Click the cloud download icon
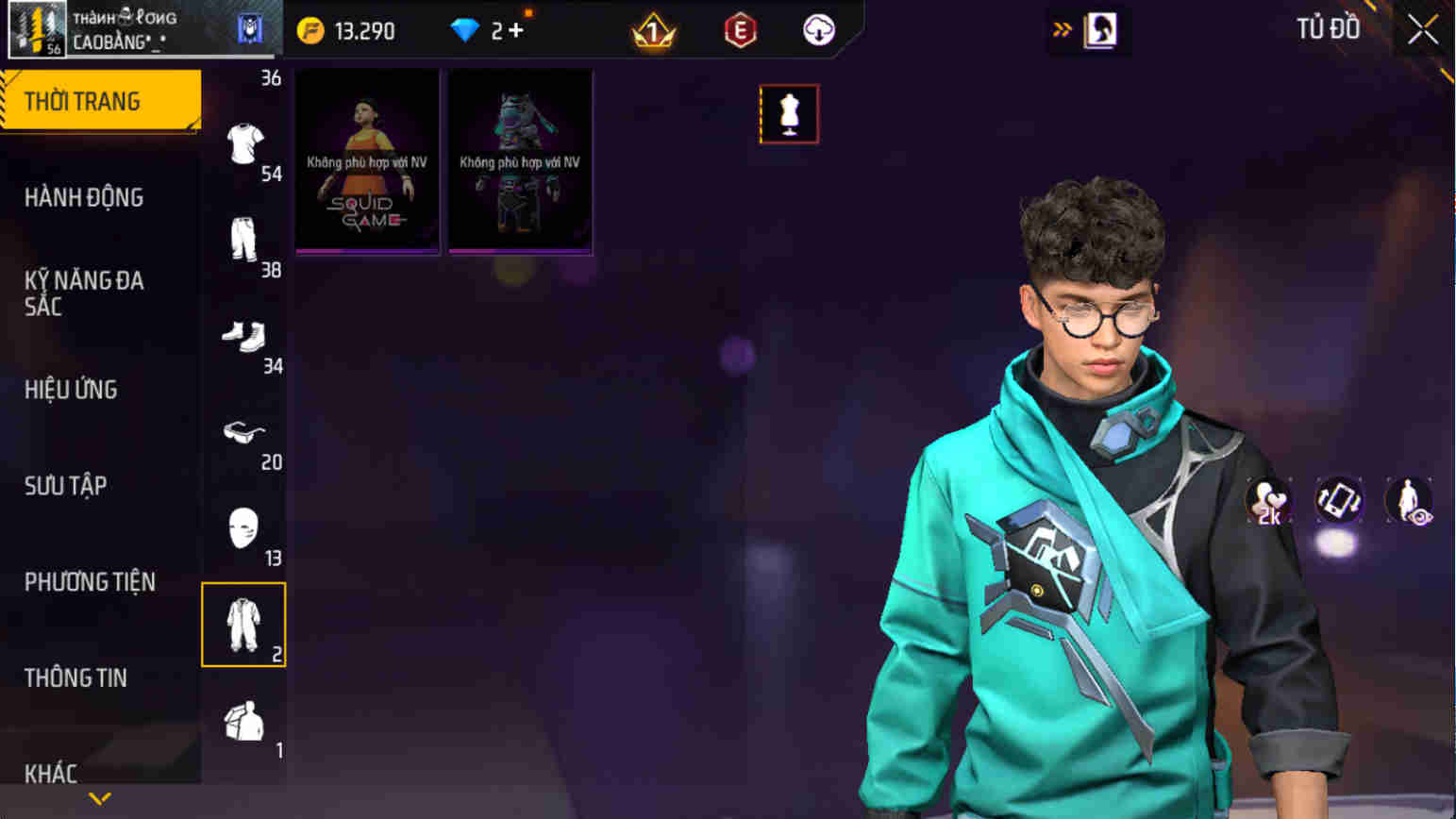 (x=817, y=29)
